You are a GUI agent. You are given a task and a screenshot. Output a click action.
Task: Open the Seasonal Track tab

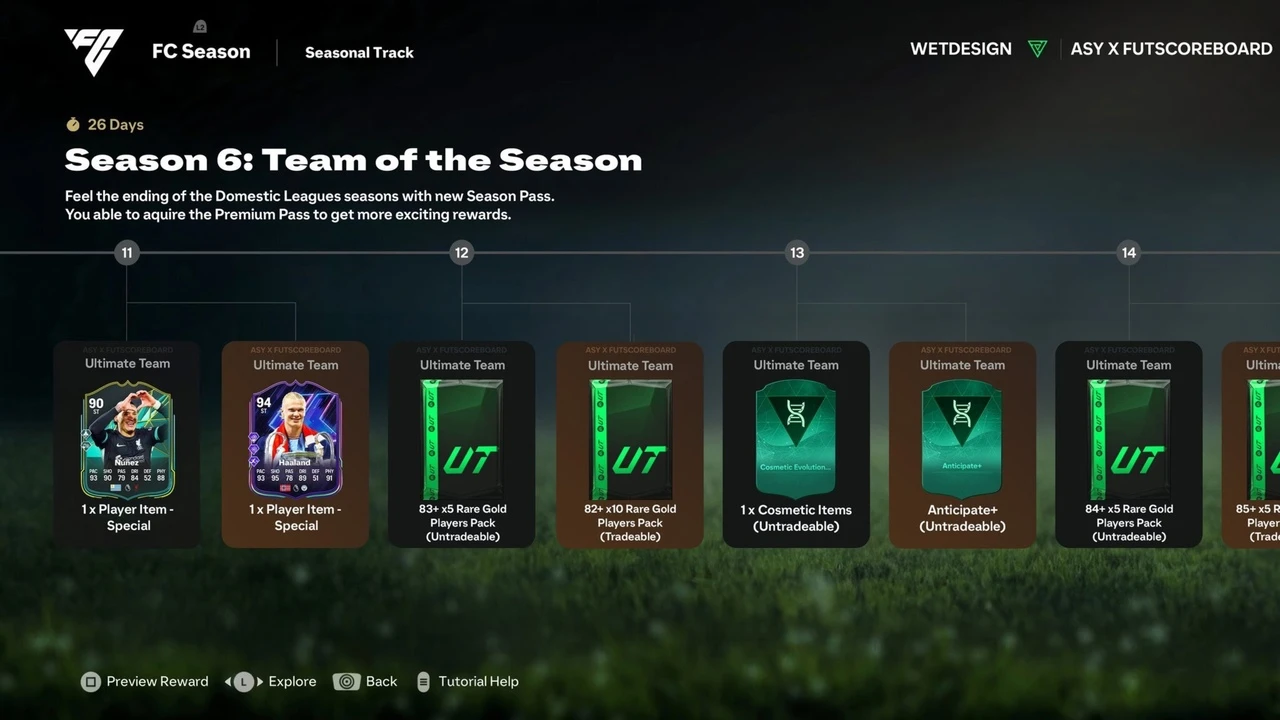coord(359,52)
